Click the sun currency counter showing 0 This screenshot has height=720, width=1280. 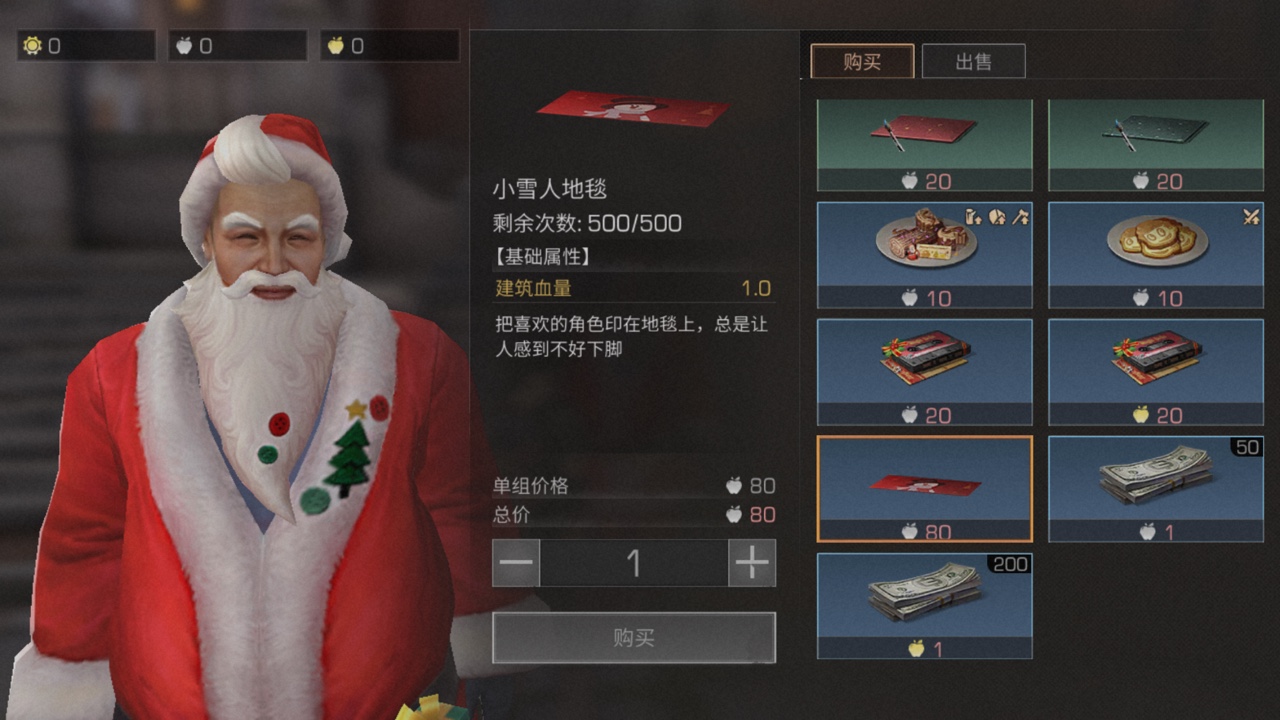[x=85, y=45]
